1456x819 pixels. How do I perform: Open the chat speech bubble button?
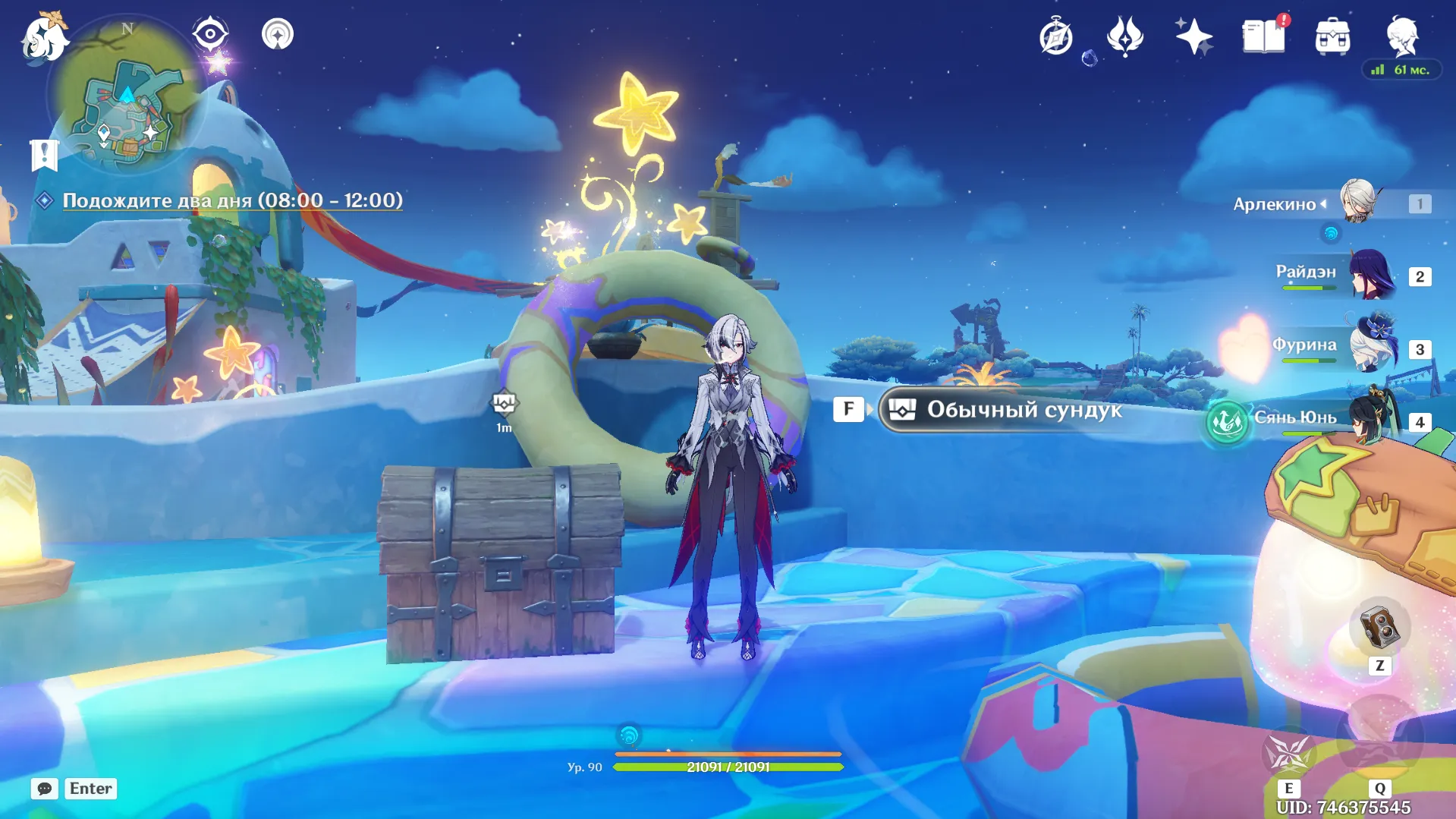coord(45,789)
